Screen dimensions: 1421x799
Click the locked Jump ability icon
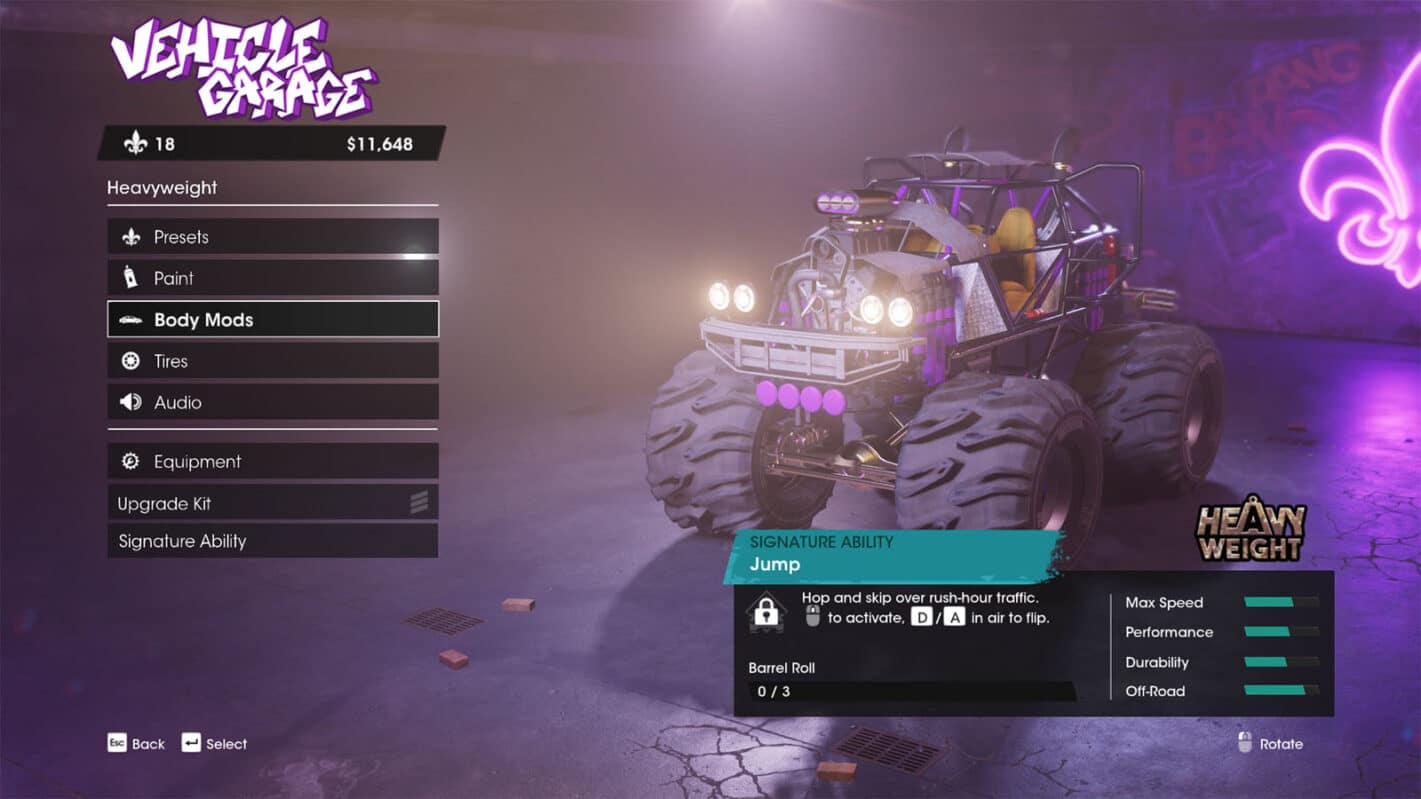click(x=766, y=612)
